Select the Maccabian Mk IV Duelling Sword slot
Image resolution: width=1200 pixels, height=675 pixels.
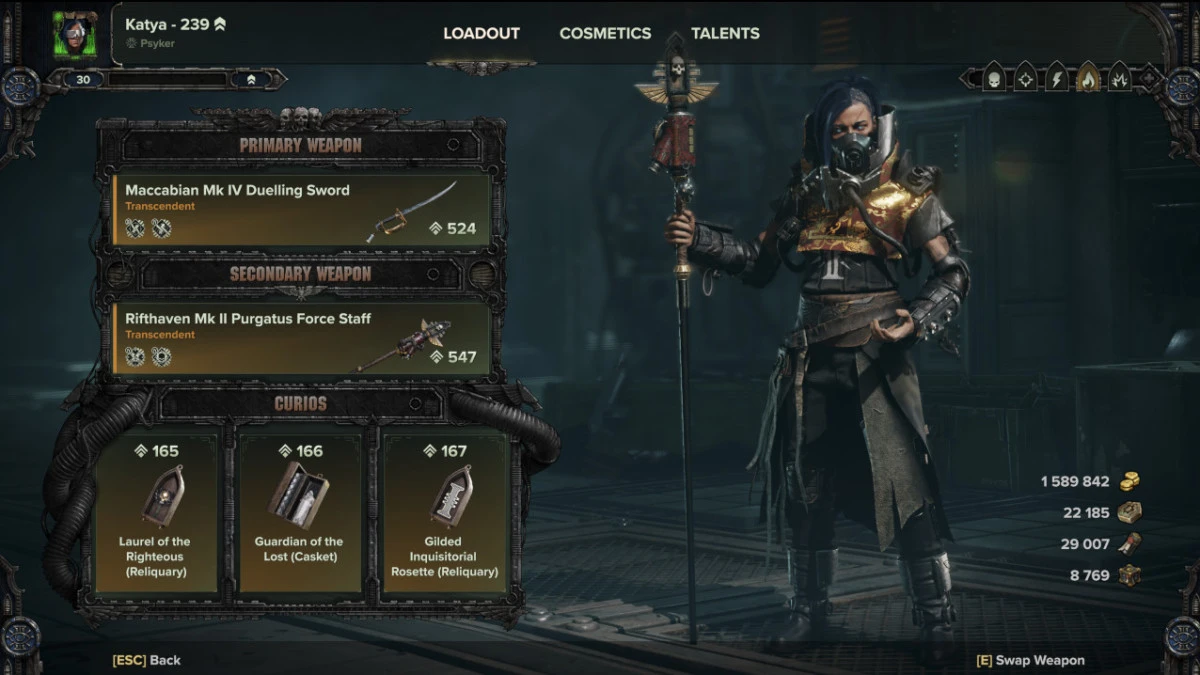coord(302,210)
